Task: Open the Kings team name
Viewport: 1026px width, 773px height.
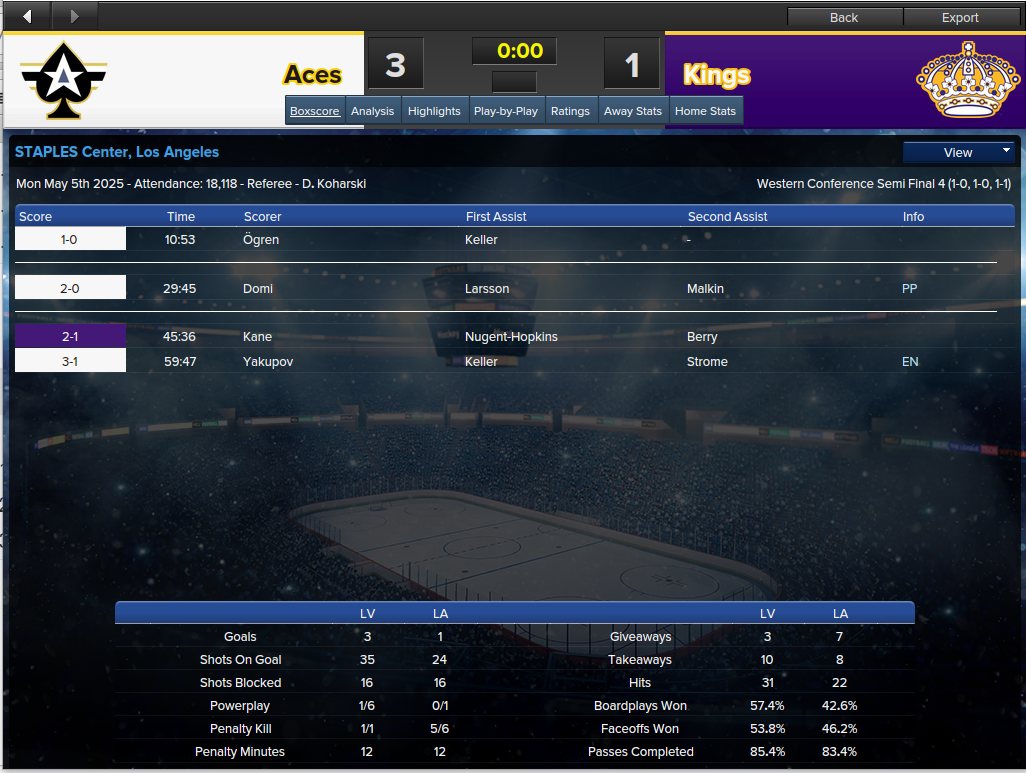Action: [716, 75]
